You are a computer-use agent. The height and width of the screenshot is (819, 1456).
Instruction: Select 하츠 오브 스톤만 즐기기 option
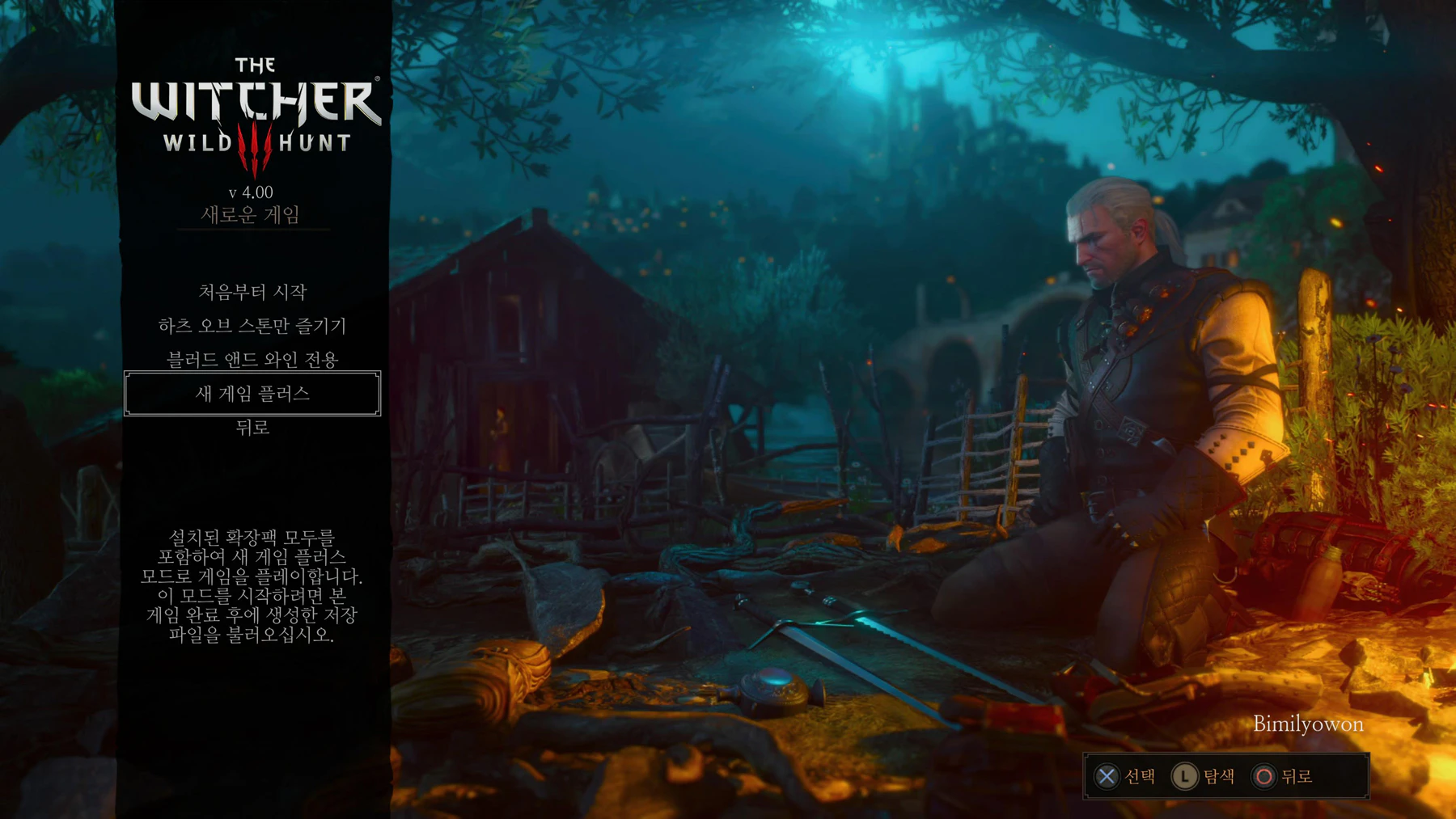tap(252, 326)
